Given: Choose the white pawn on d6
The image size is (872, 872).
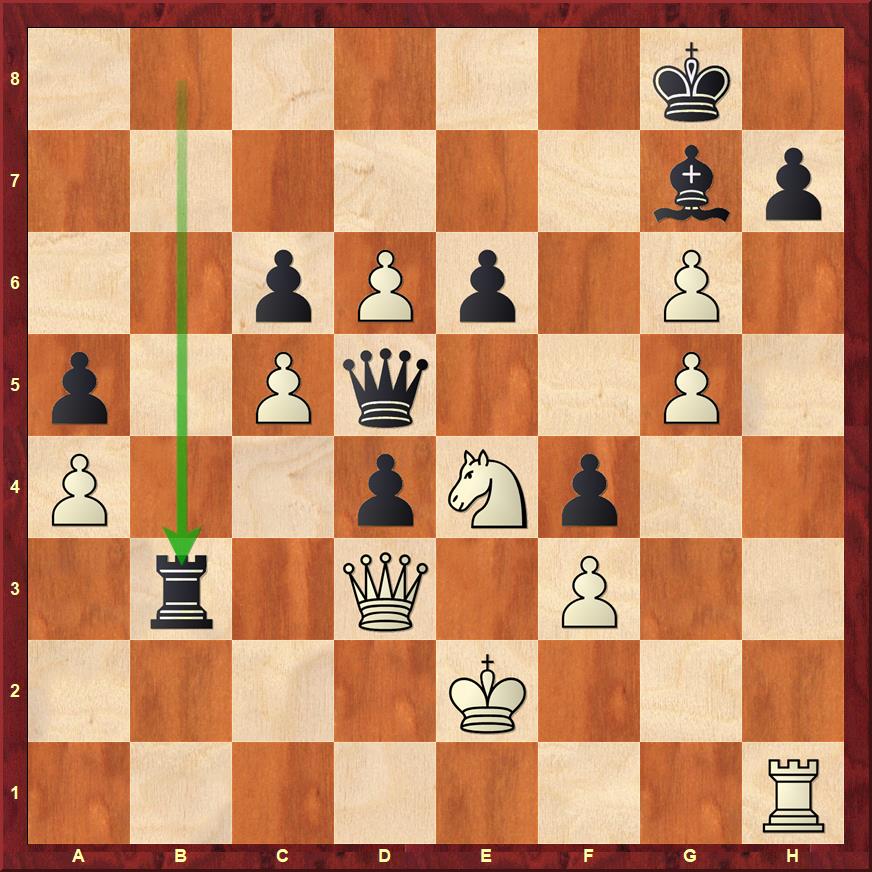Looking at the screenshot, I should click(385, 284).
